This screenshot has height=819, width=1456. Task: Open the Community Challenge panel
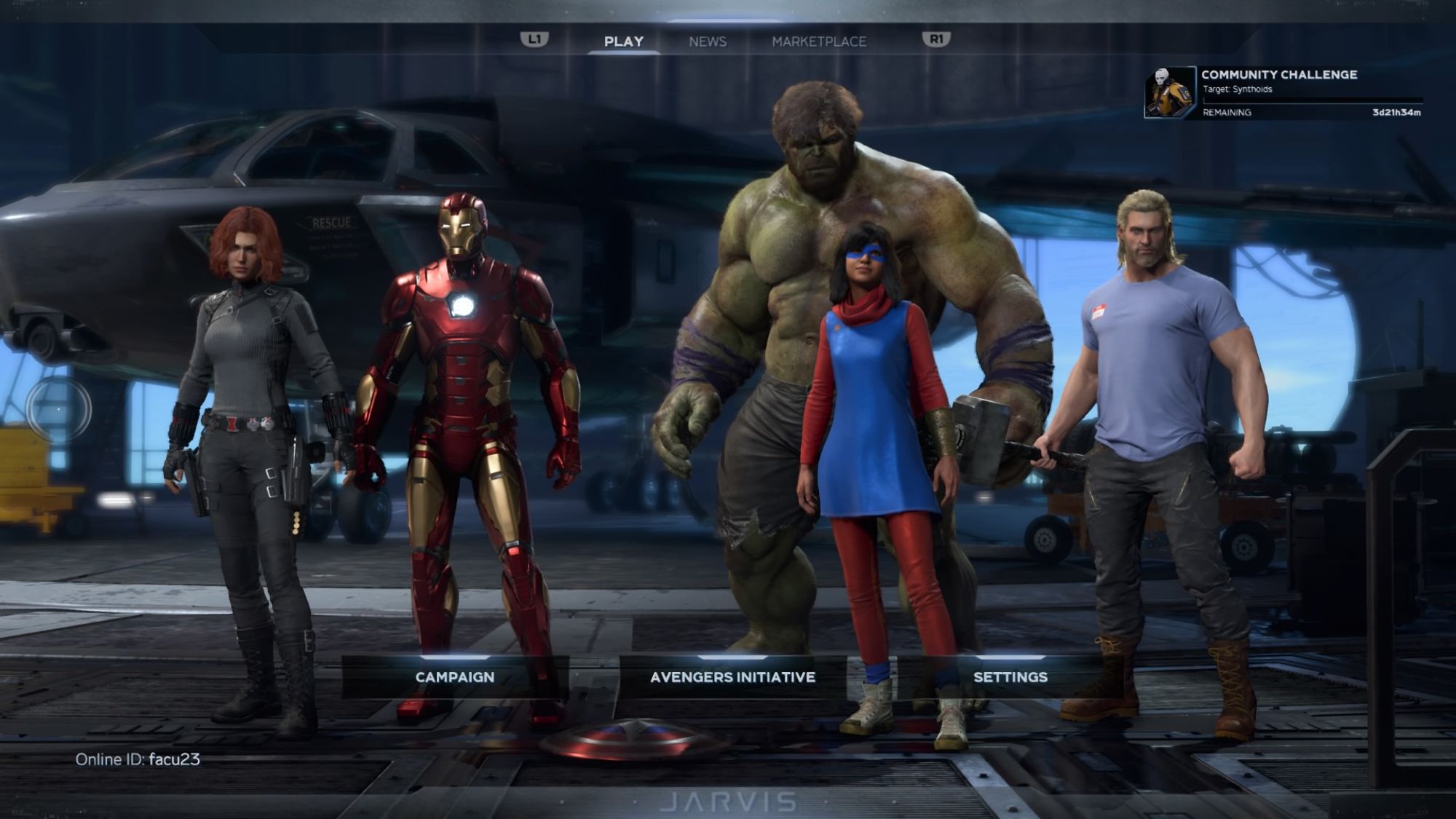(x=1283, y=92)
